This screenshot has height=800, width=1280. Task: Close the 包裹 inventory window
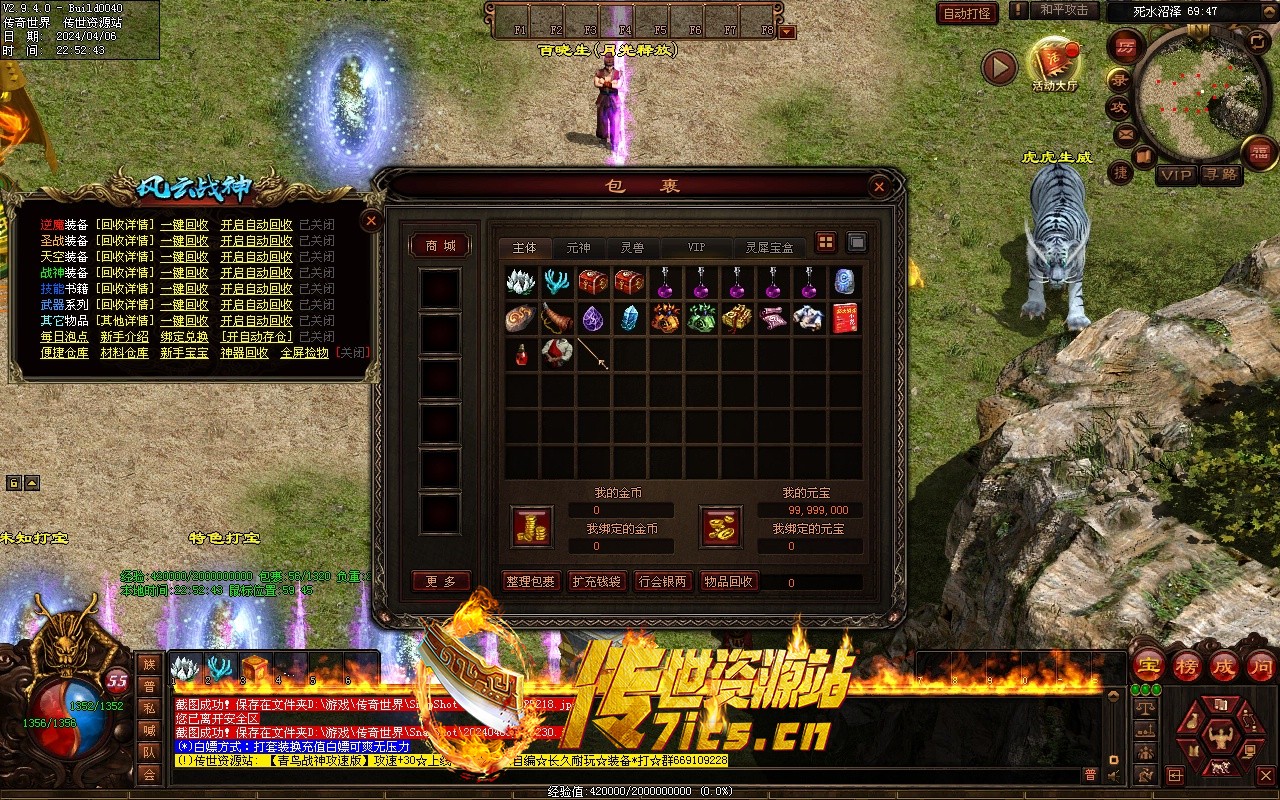[879, 186]
